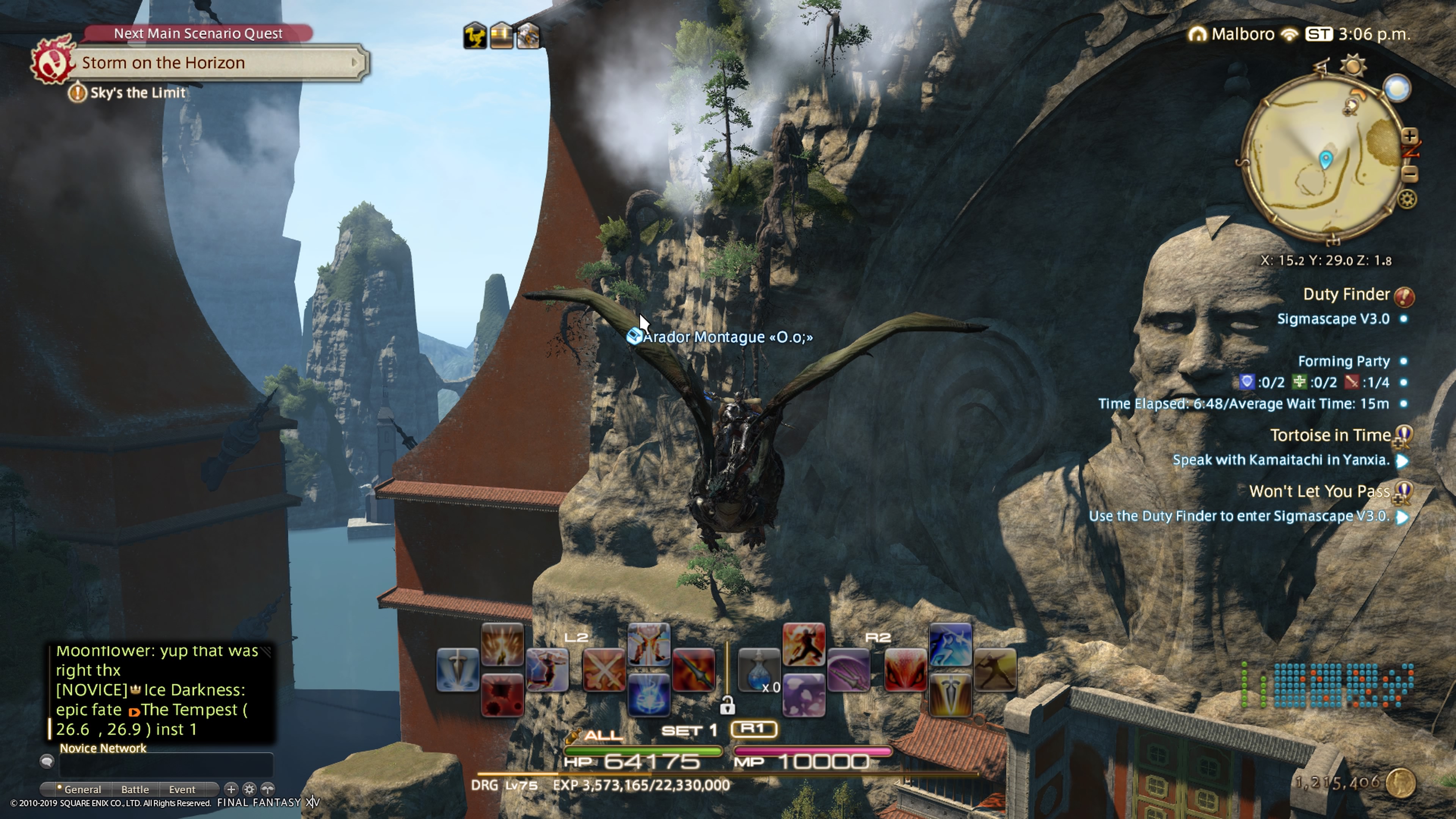Open minimap settings via the gear icon
The width and height of the screenshot is (1456, 819).
pos(1407,199)
